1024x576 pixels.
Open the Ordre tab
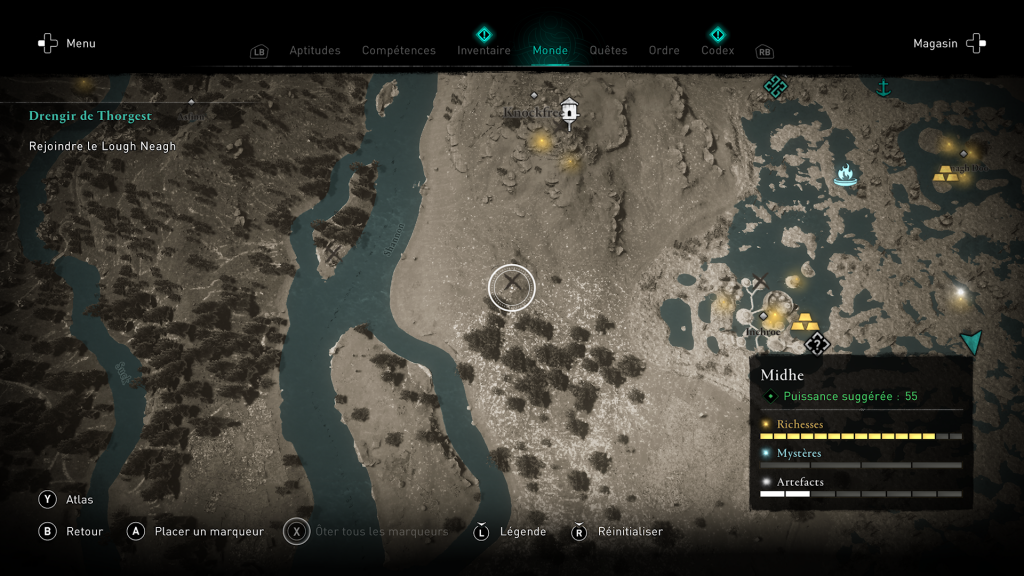click(x=664, y=51)
